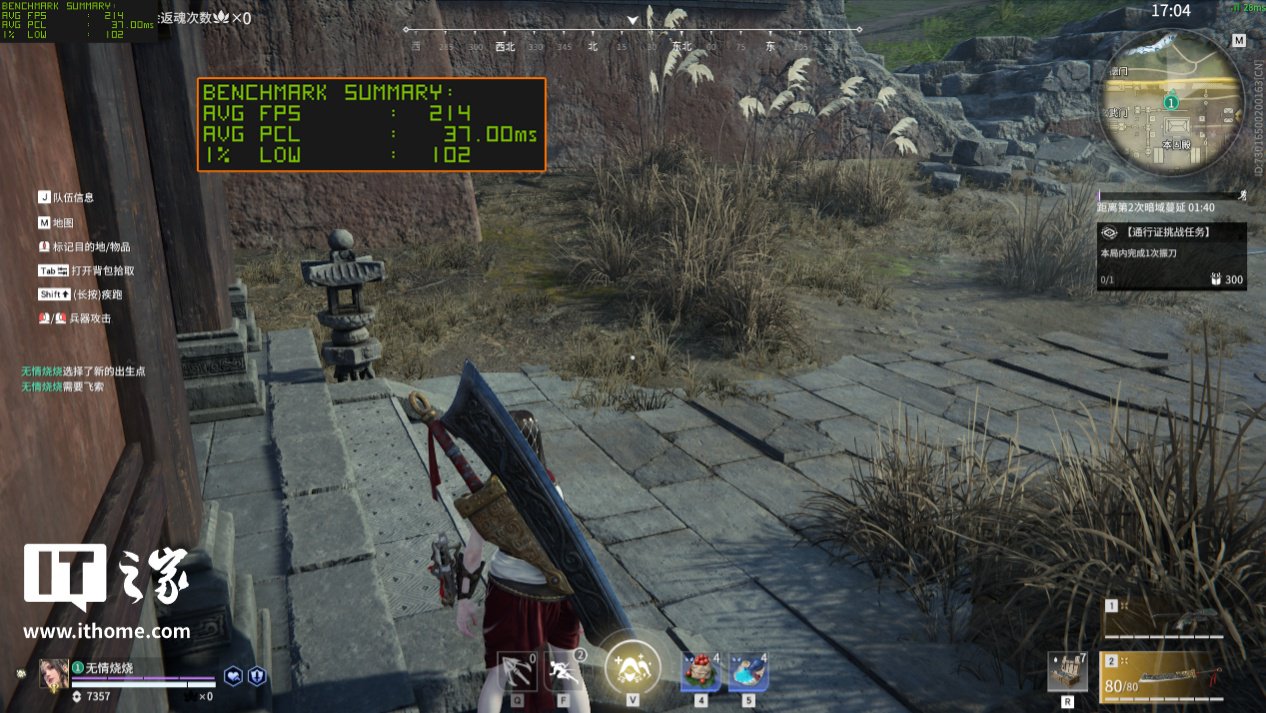Use the red fruit basket consumable

pos(700,671)
